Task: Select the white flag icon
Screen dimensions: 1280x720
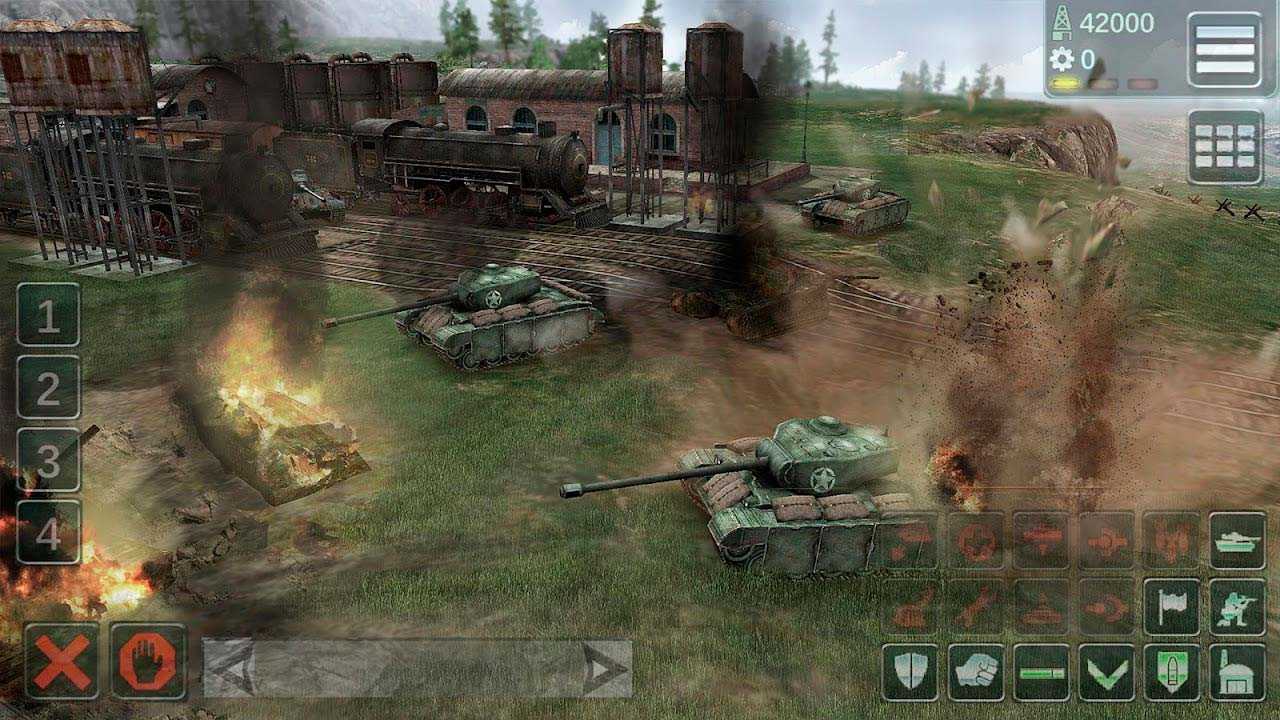Action: 1172,607
